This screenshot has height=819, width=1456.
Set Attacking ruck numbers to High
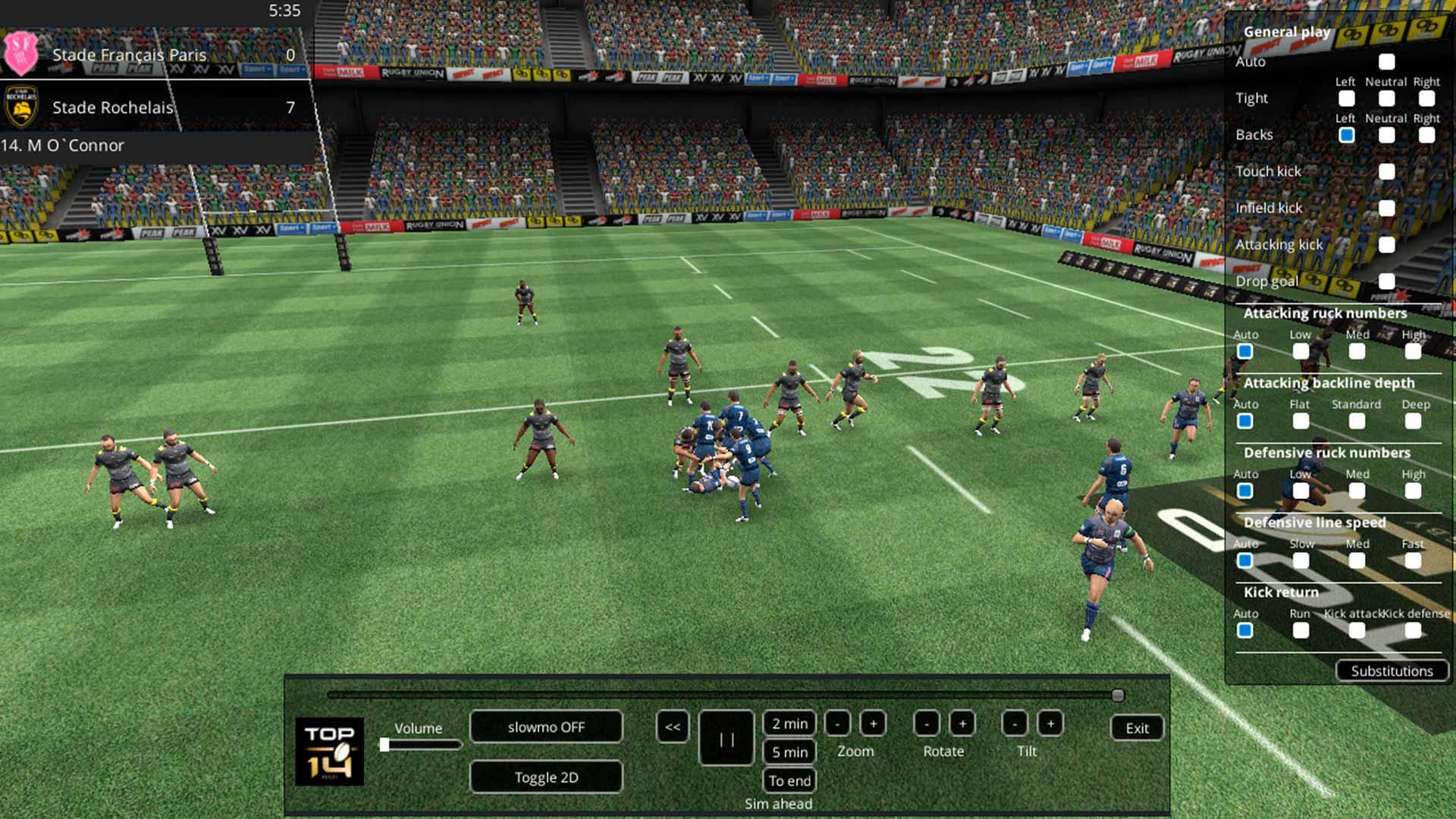1413,352
